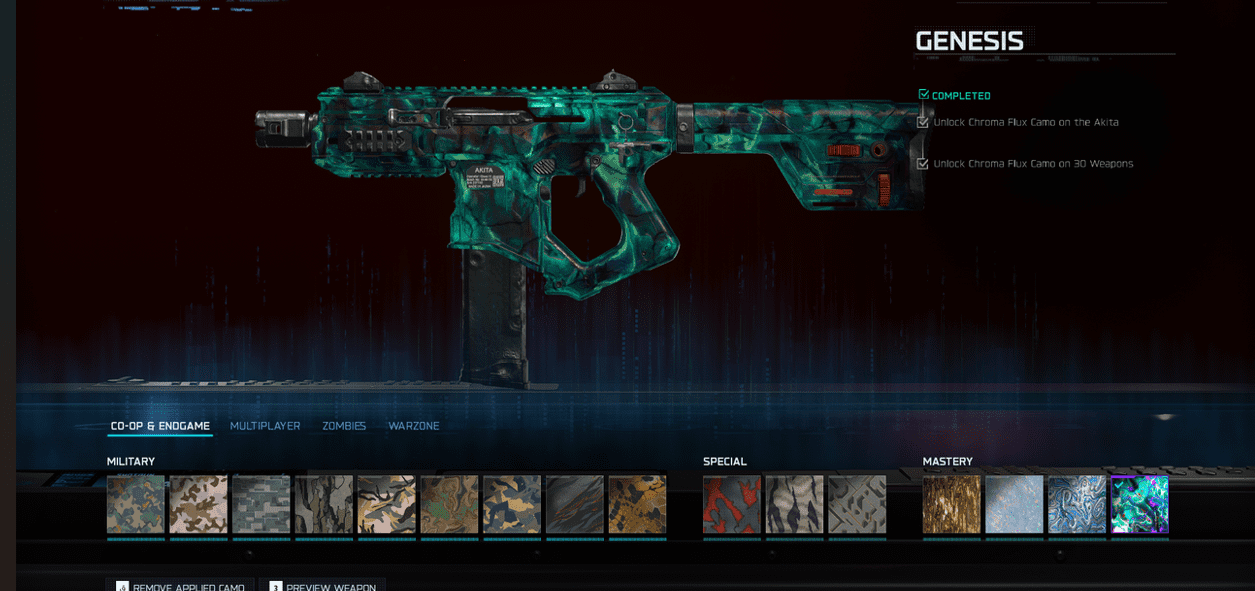Apply the orange snakeskin scale military camo
Viewport: 1255px width, 591px height.
pos(637,504)
